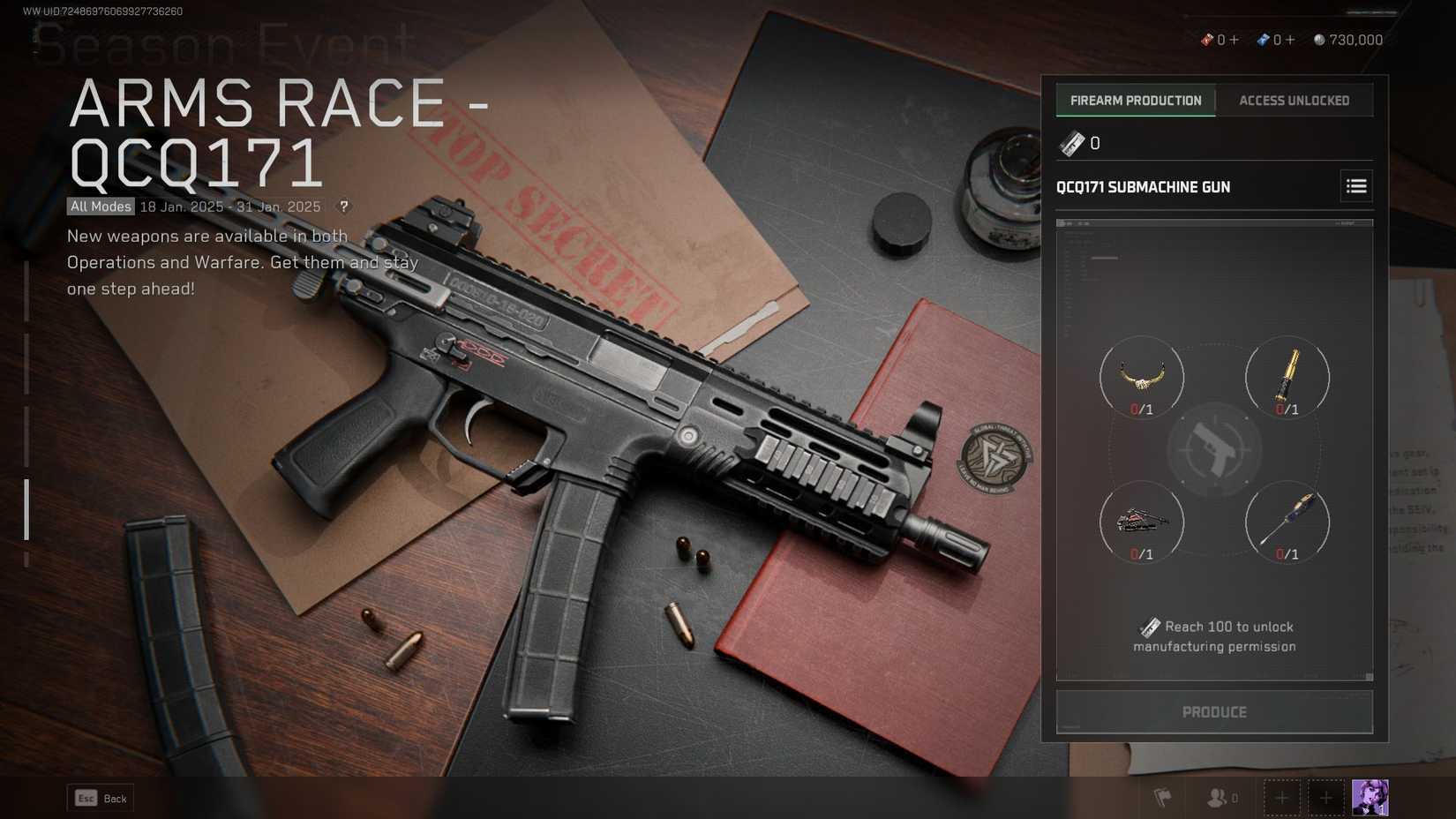Click the All Modes badge
1456x819 pixels.
coord(99,207)
